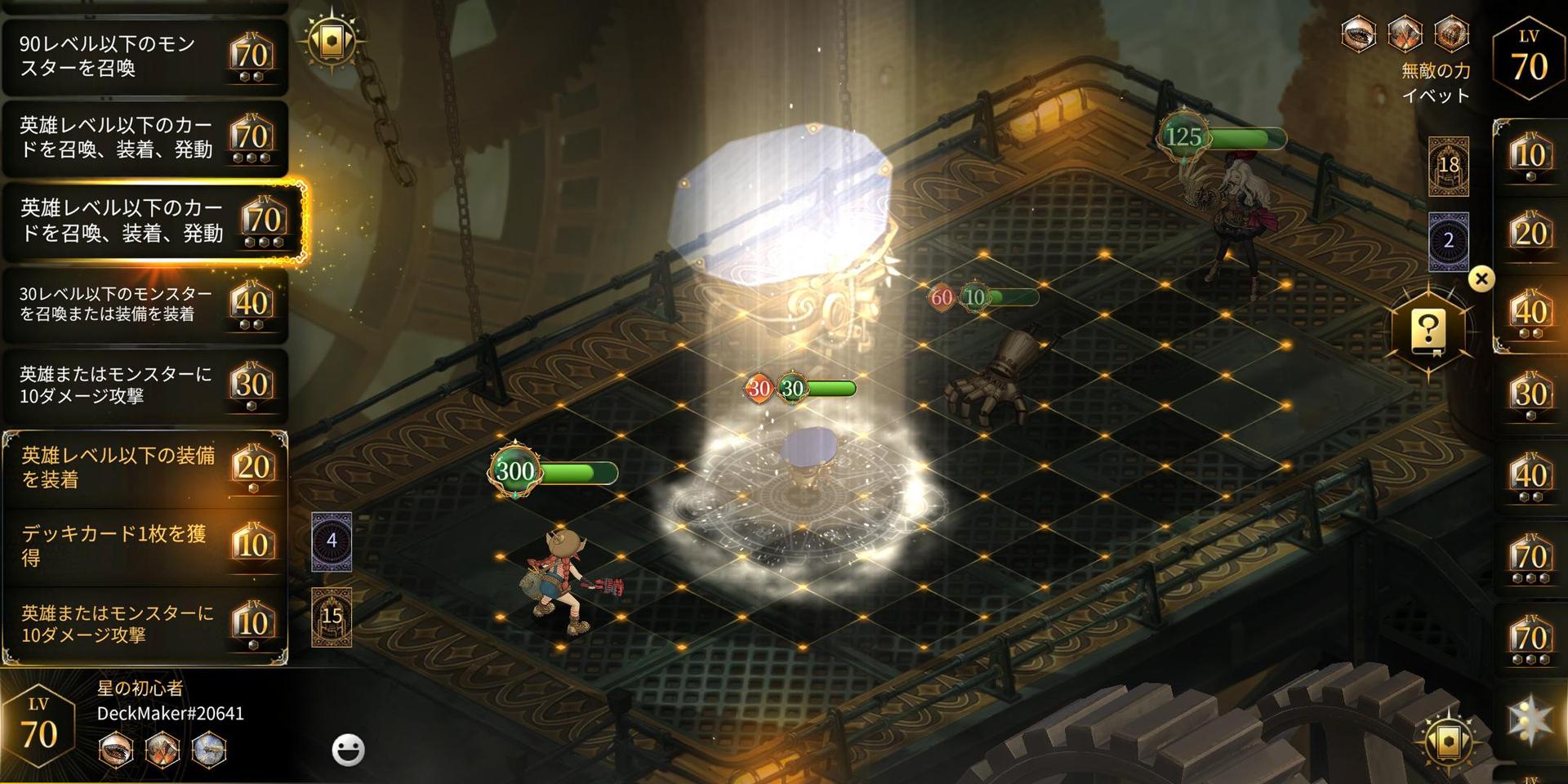Open the smiley face emote button
Viewport: 1568px width, 784px height.
[x=348, y=750]
